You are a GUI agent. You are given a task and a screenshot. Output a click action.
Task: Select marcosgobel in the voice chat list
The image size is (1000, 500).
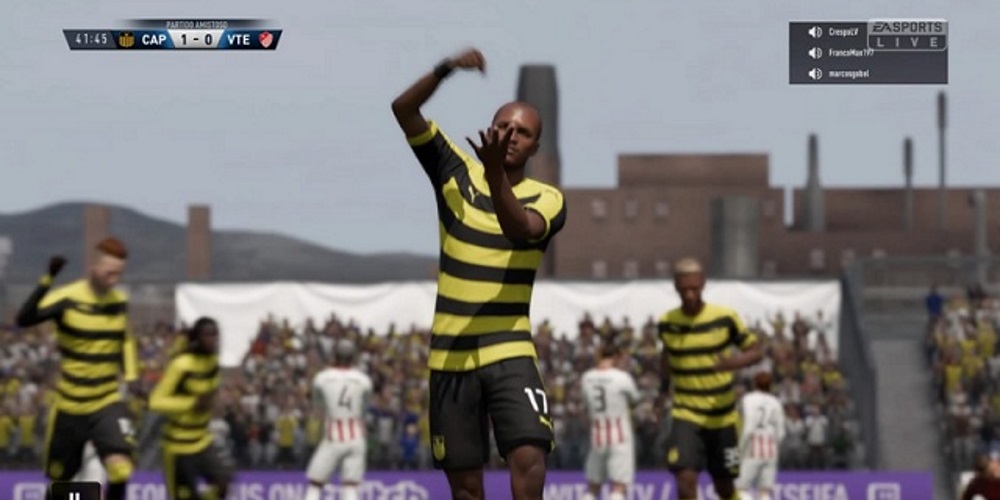(848, 73)
